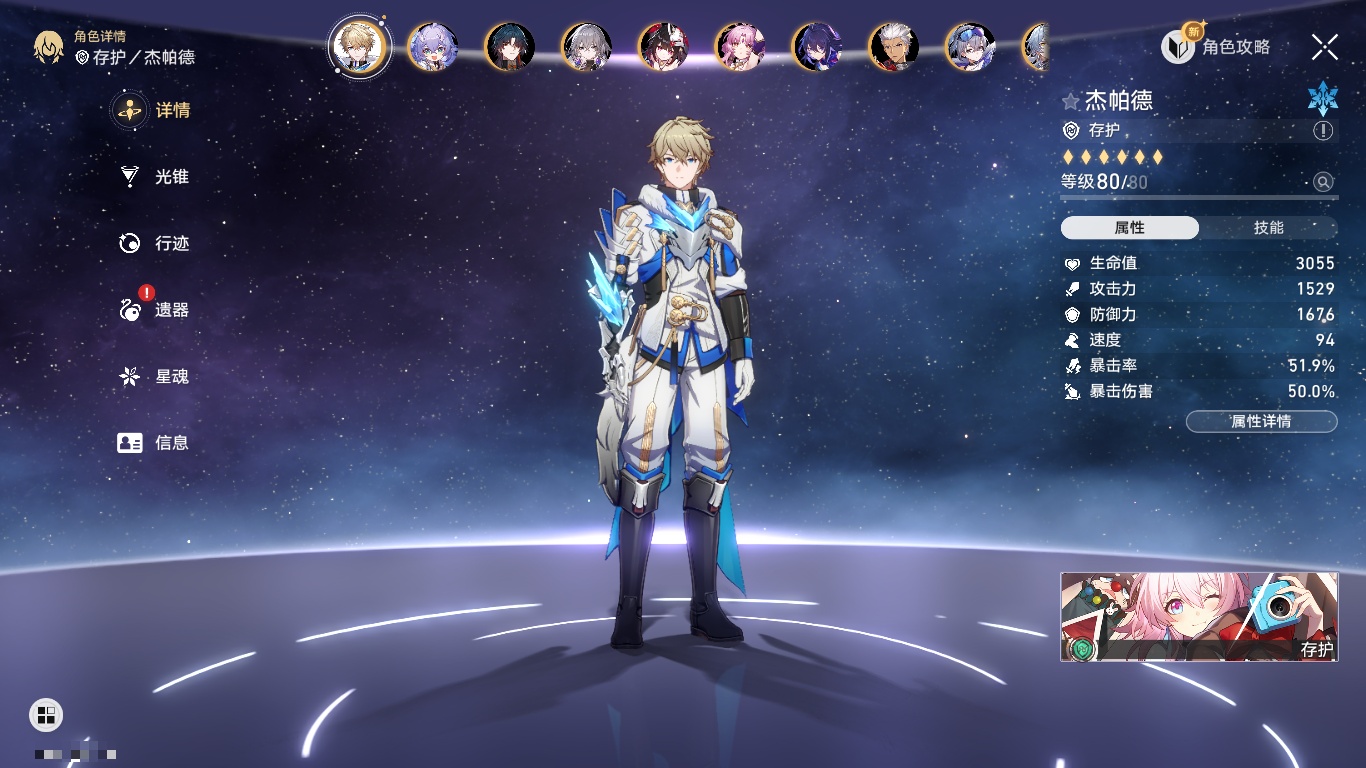The image size is (1366, 768).
Task: Choose the pink-haired character portrait in the top row
Action: pyautogui.click(x=740, y=47)
